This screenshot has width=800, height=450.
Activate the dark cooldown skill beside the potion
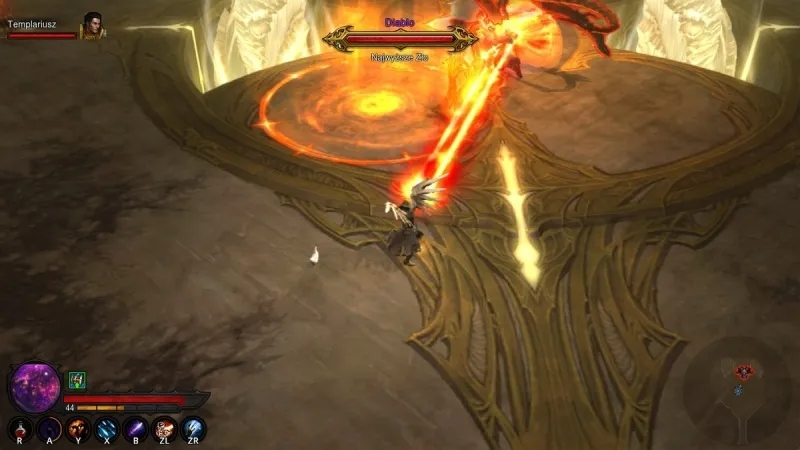click(x=49, y=430)
